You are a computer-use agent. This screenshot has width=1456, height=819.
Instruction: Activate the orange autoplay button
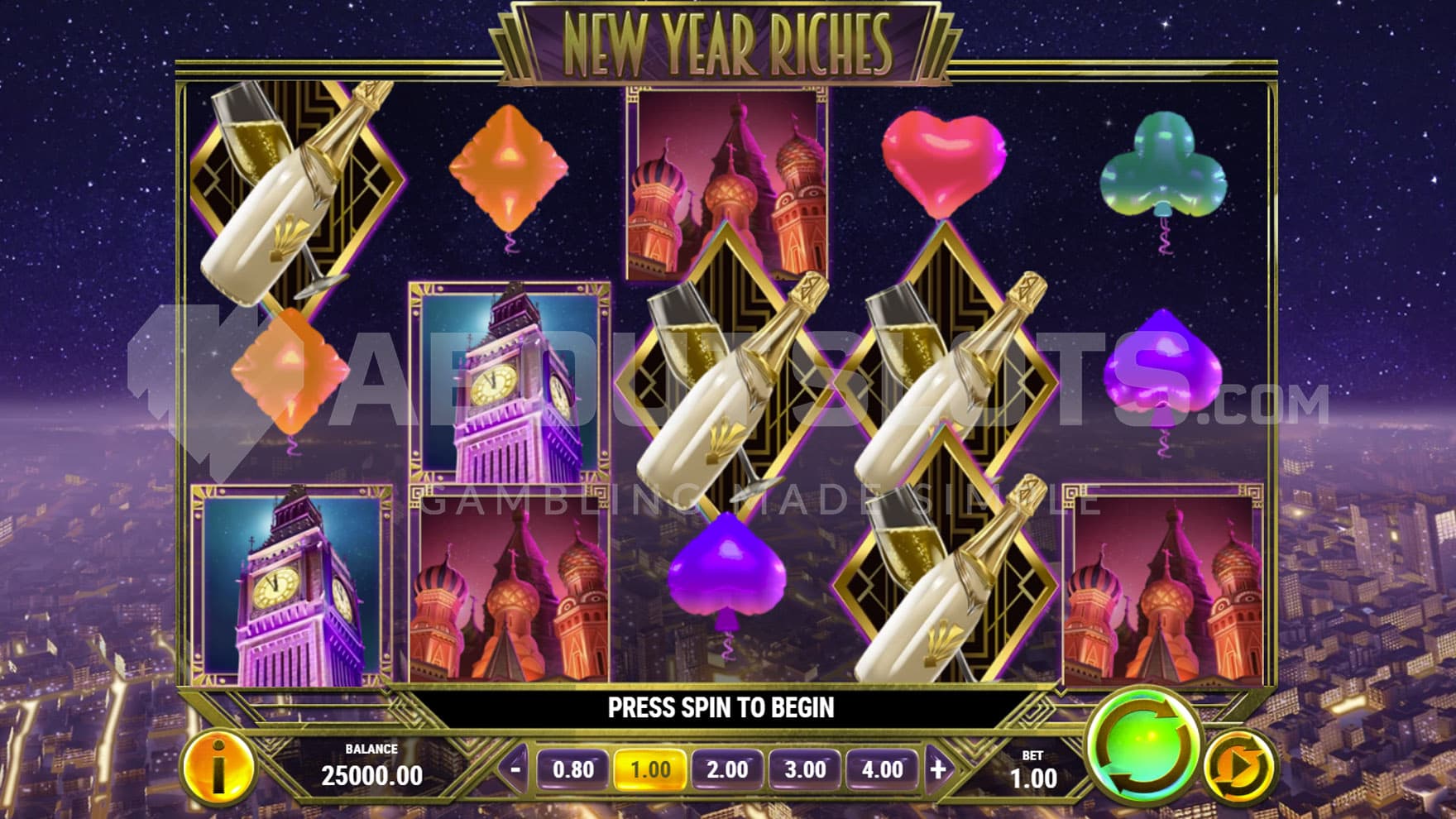click(1238, 769)
